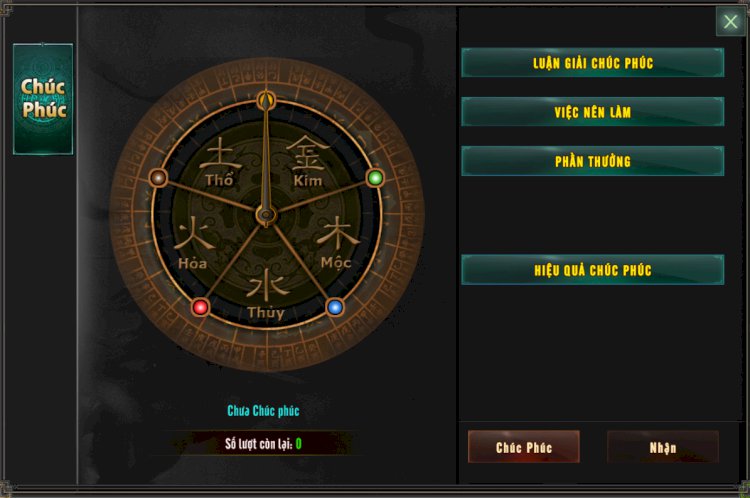Claim rewards with the Nhận button
750x498 pixels.
pos(662,447)
